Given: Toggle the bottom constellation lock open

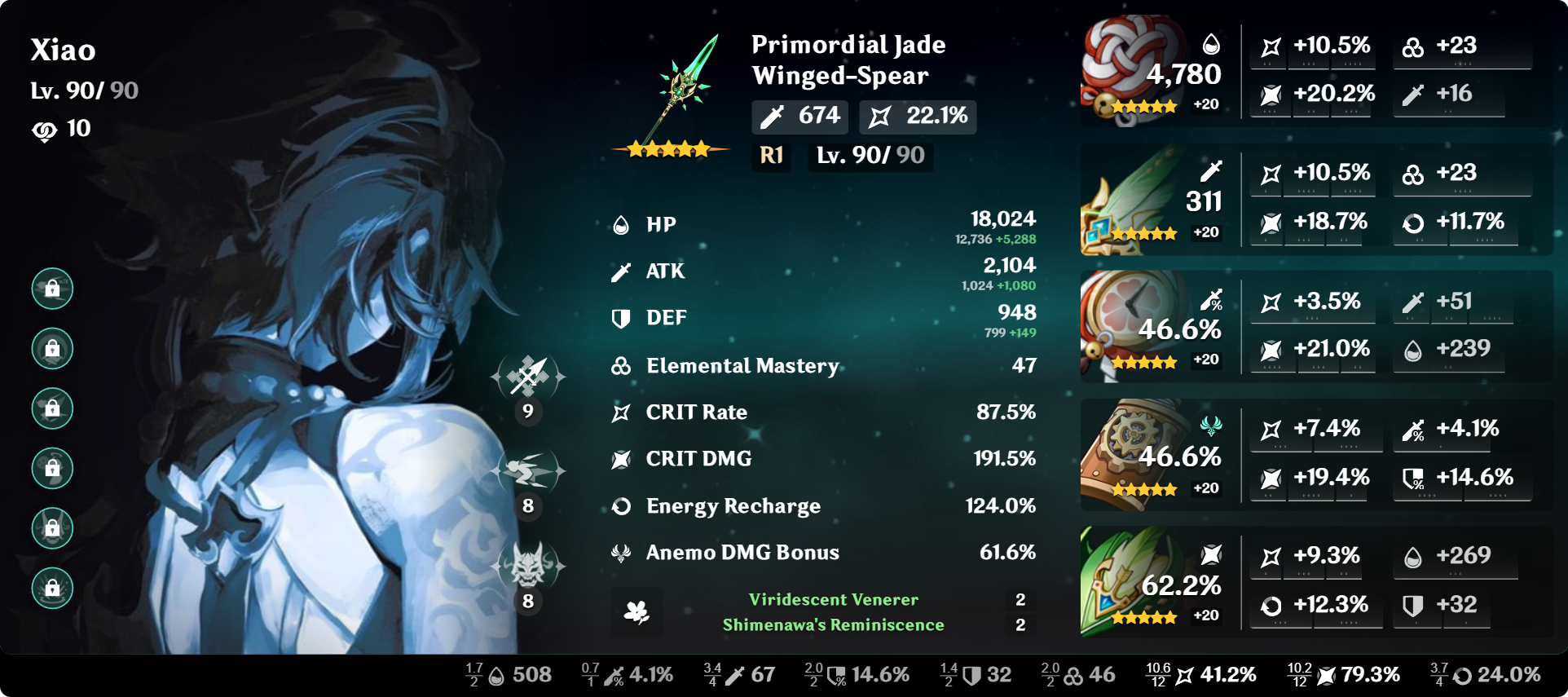Looking at the screenshot, I should (x=52, y=588).
